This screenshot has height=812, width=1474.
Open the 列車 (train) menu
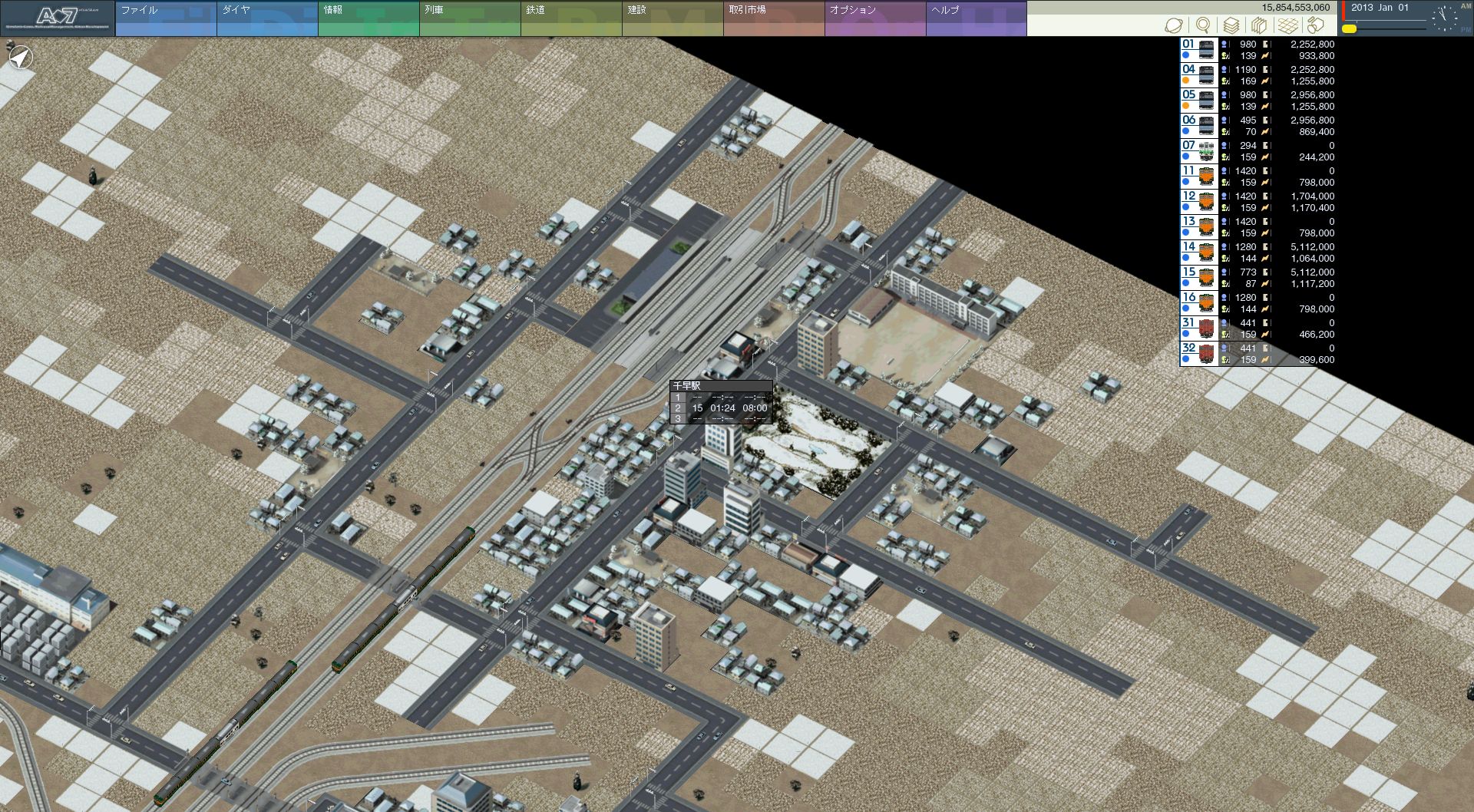[x=469, y=18]
